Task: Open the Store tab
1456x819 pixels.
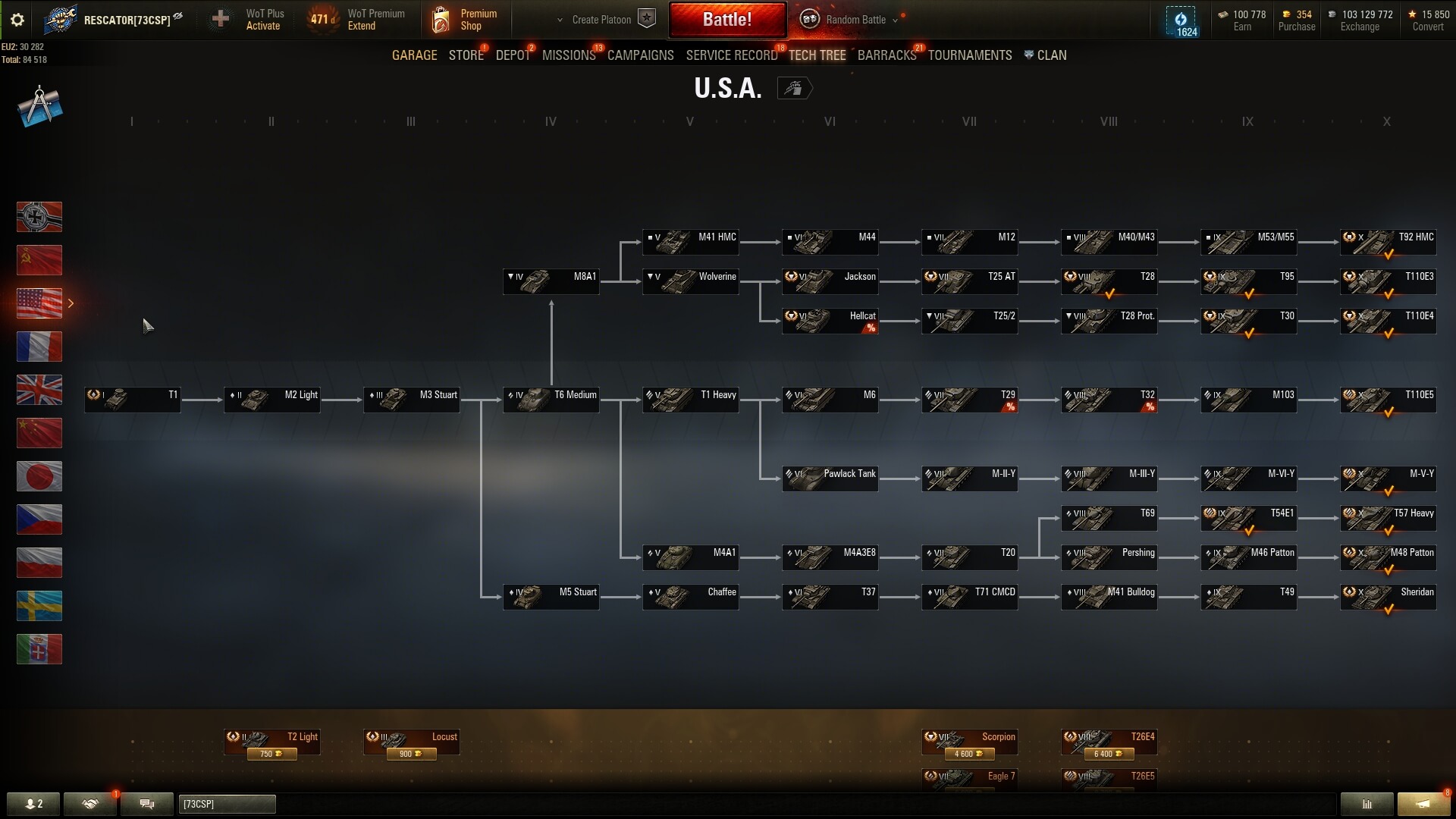Action: tap(466, 55)
